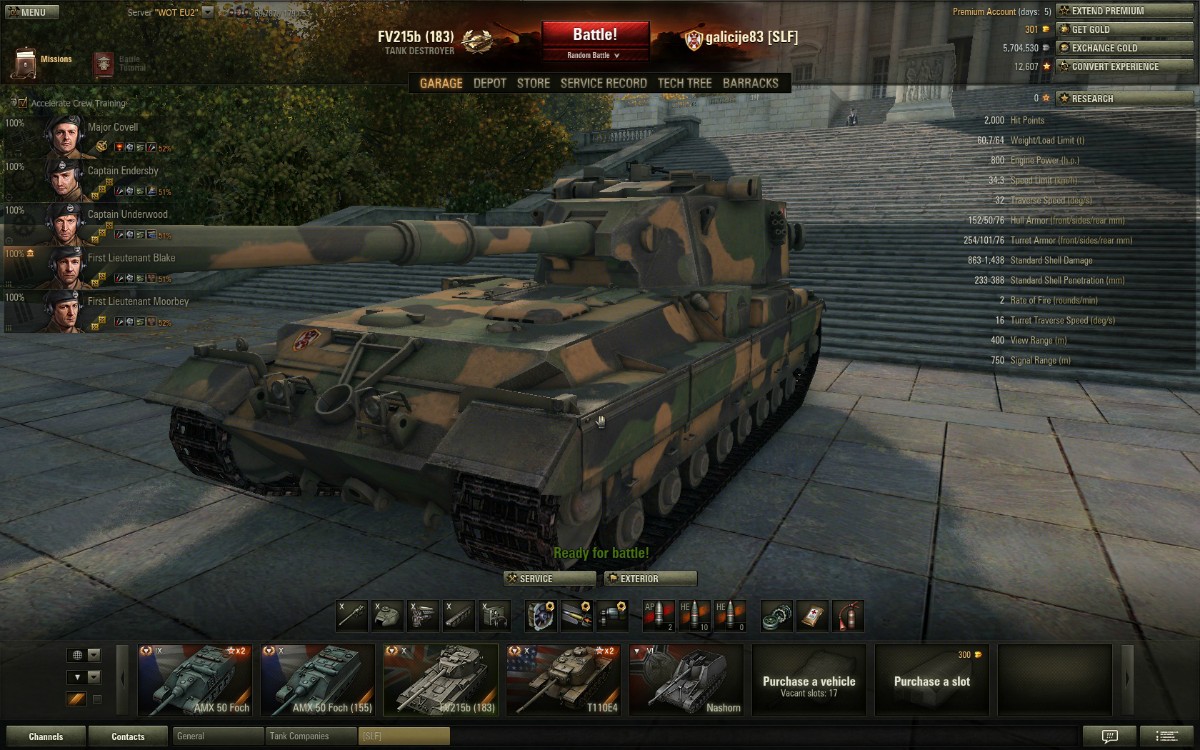Screen dimensions: 1200x750
Task: Open the Exterior customization button
Action: pos(650,578)
